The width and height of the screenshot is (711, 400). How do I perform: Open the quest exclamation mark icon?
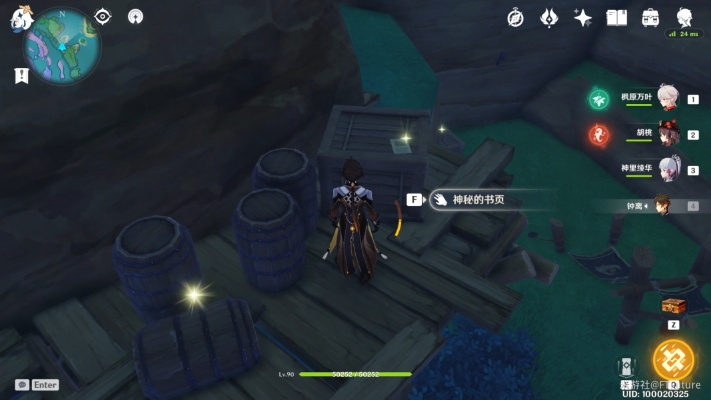[x=21, y=75]
